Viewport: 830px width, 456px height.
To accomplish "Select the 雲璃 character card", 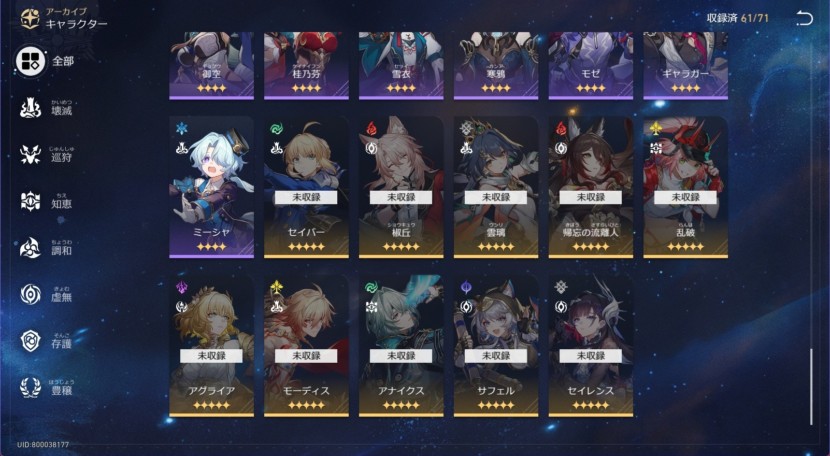I will 496,187.
